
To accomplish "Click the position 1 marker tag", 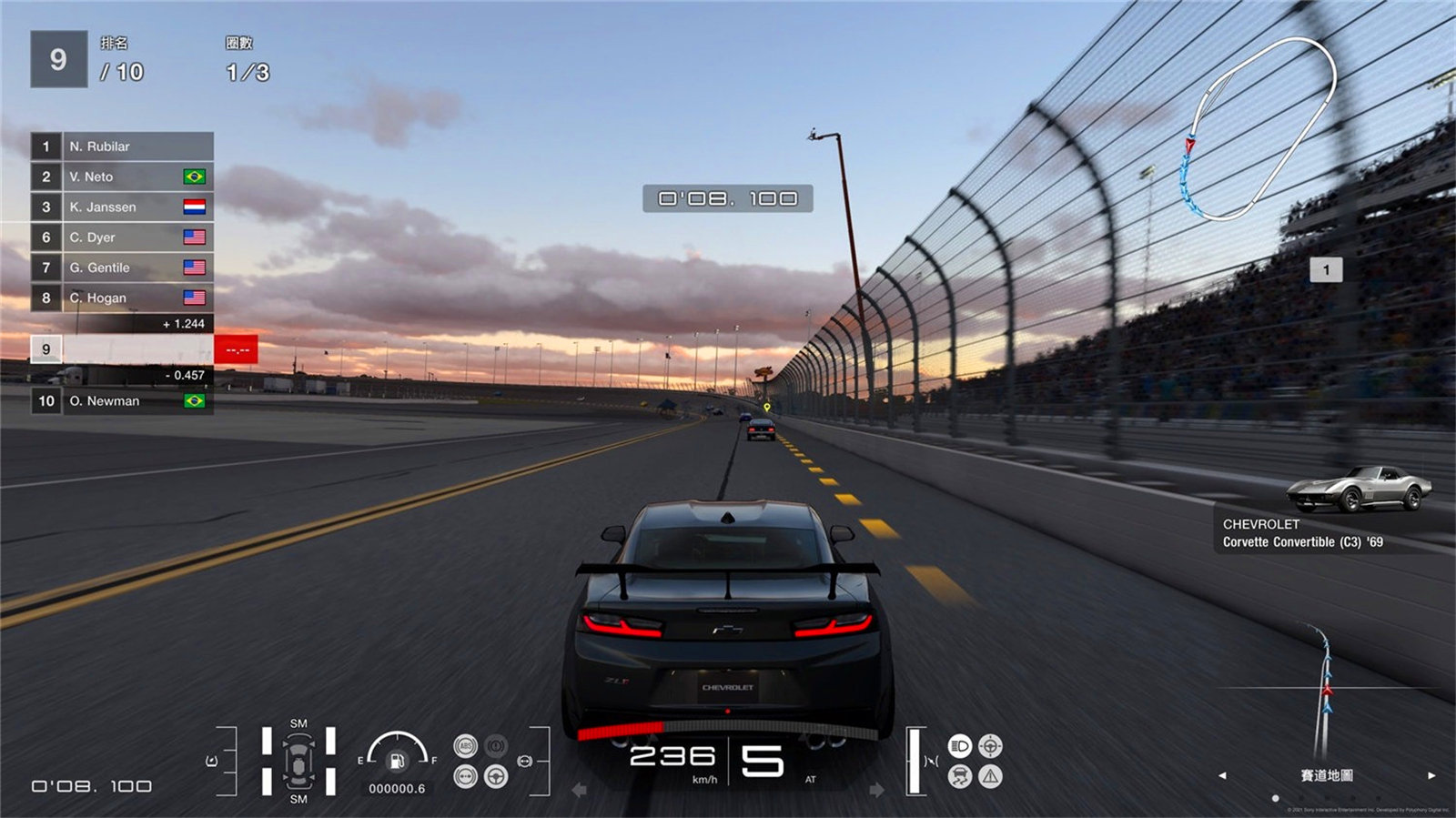I will 1326,269.
